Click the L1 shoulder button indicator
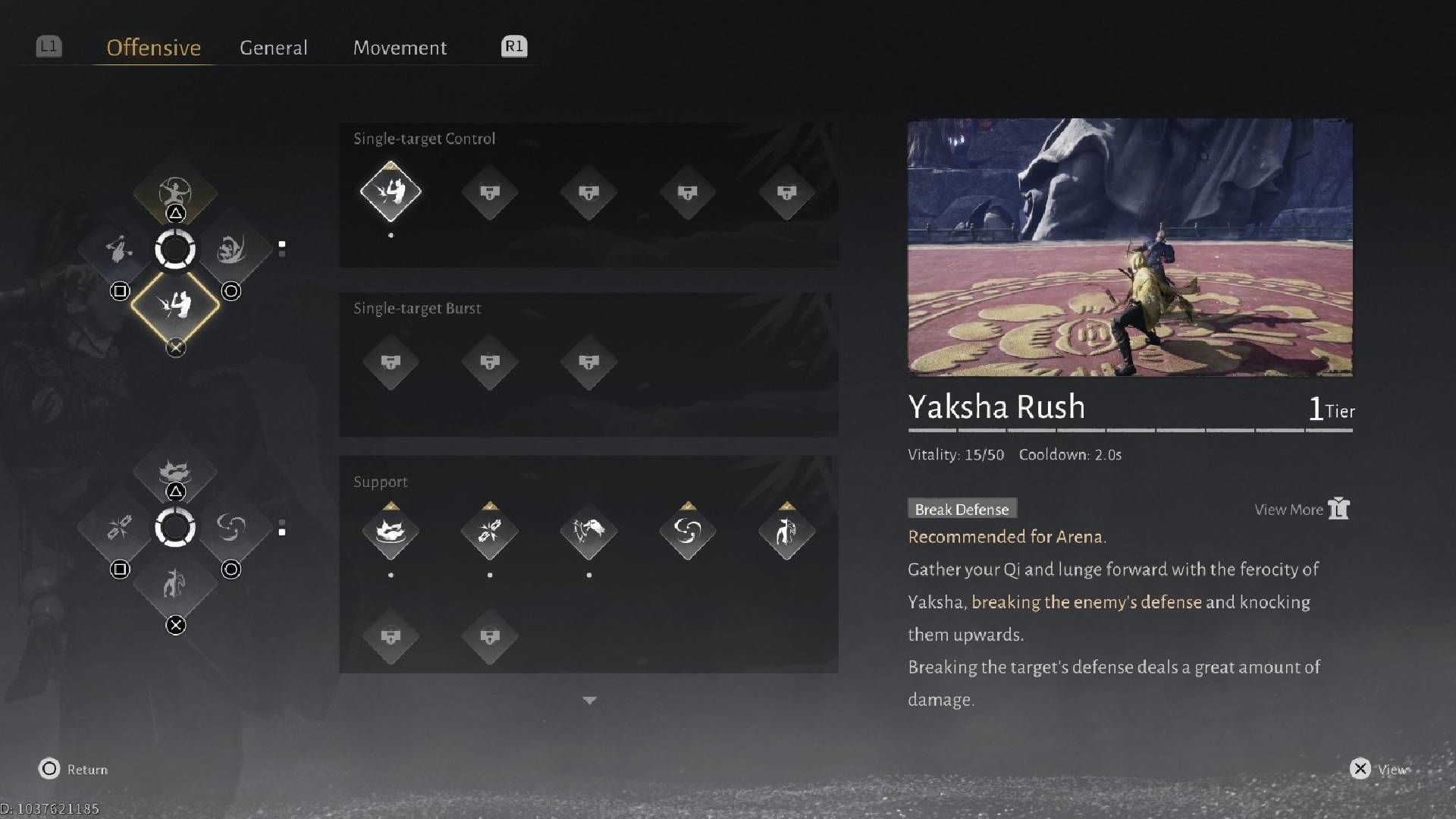This screenshot has width=1456, height=819. click(x=47, y=46)
